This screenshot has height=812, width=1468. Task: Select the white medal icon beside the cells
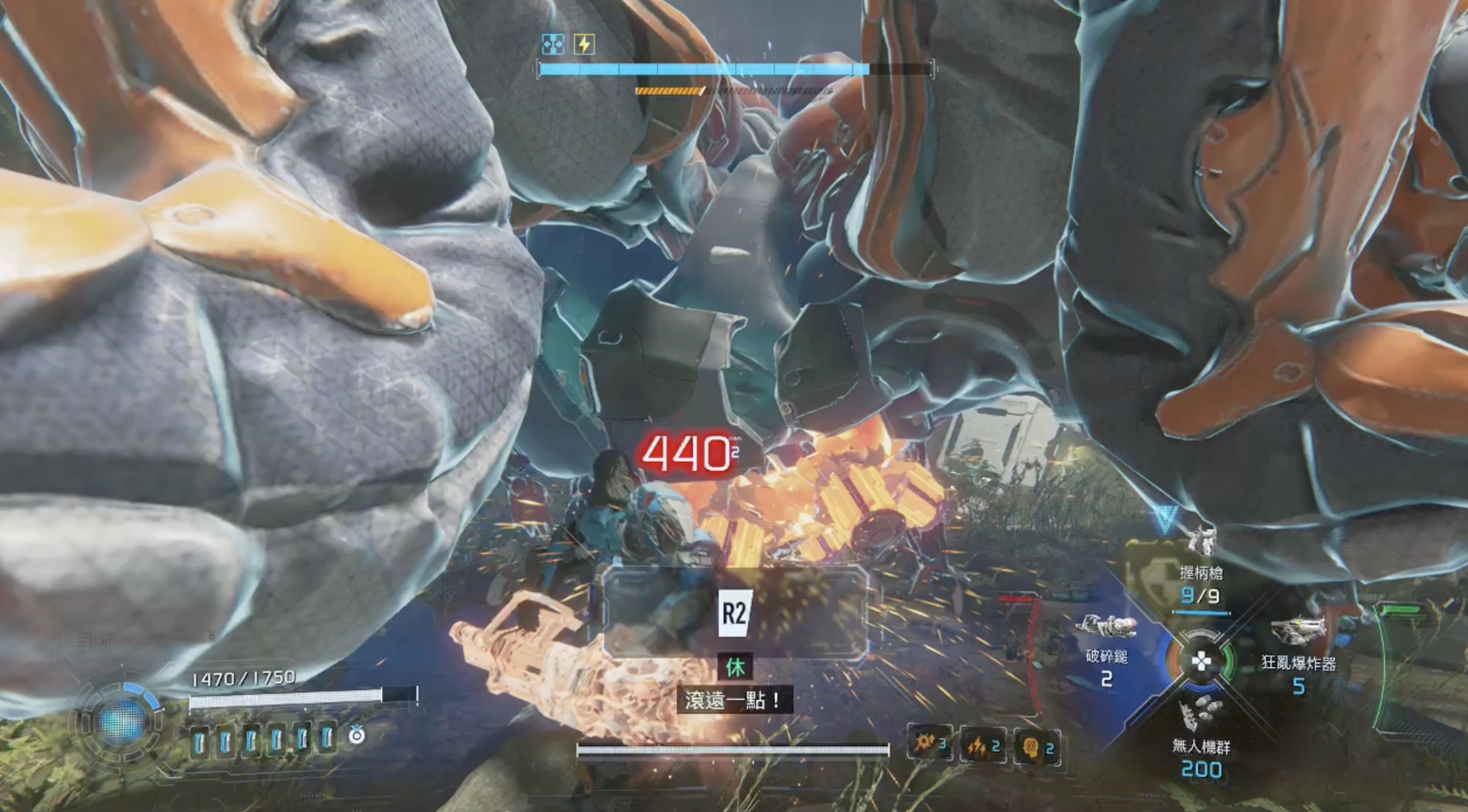(x=356, y=736)
